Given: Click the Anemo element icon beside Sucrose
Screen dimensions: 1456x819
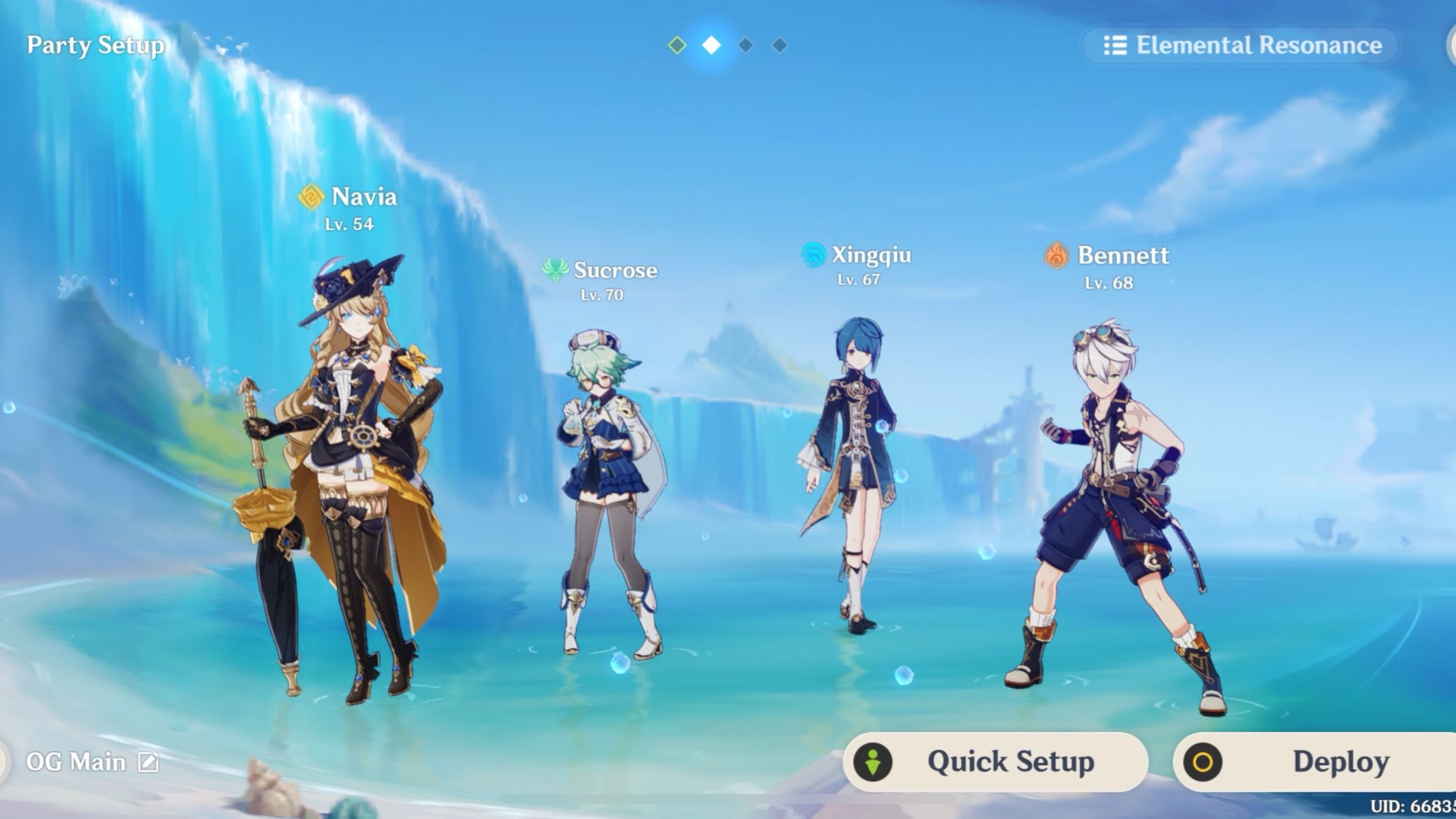Looking at the screenshot, I should 556,271.
